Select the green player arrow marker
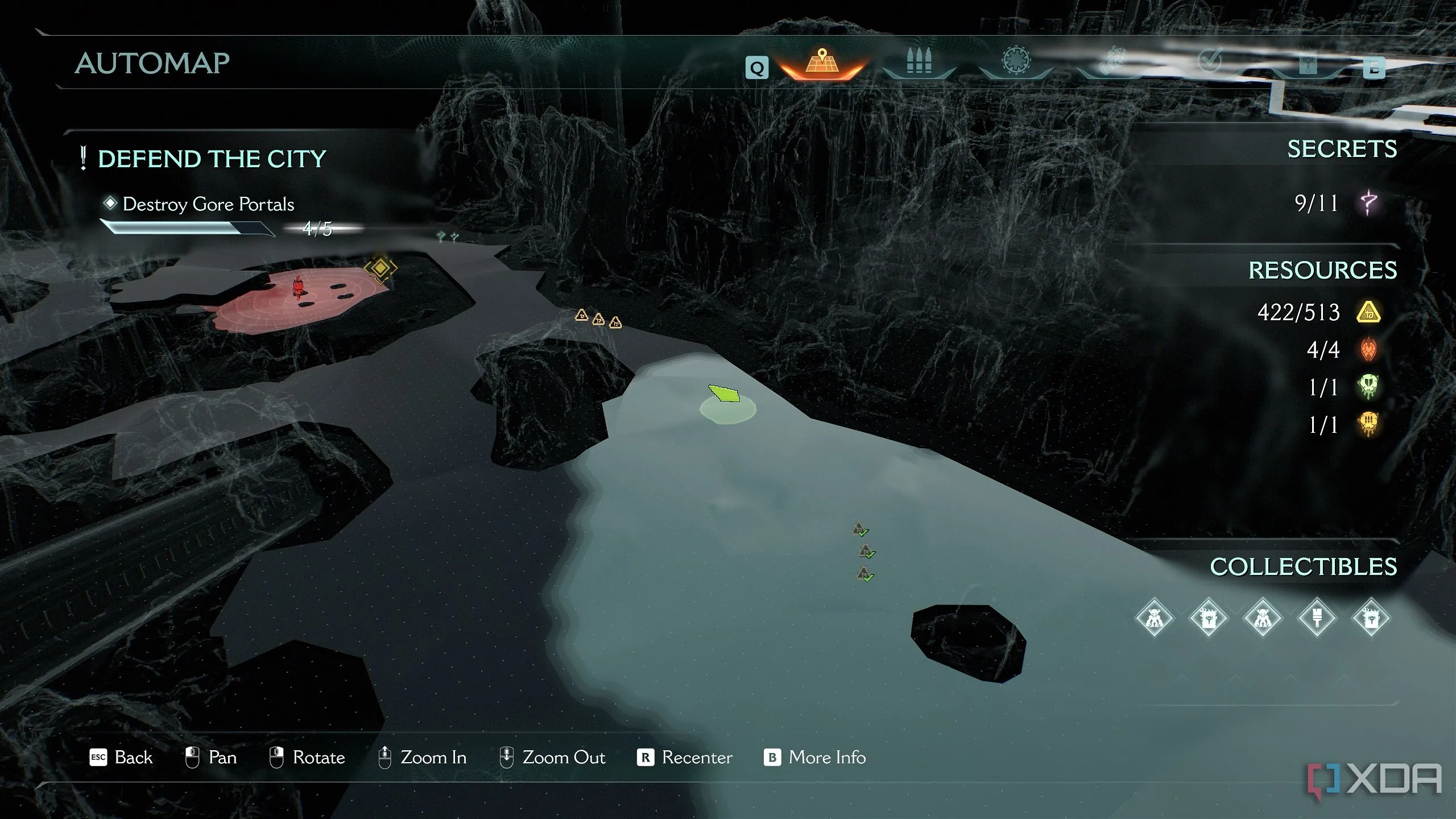Screen dimensions: 1456x819 [x=725, y=394]
